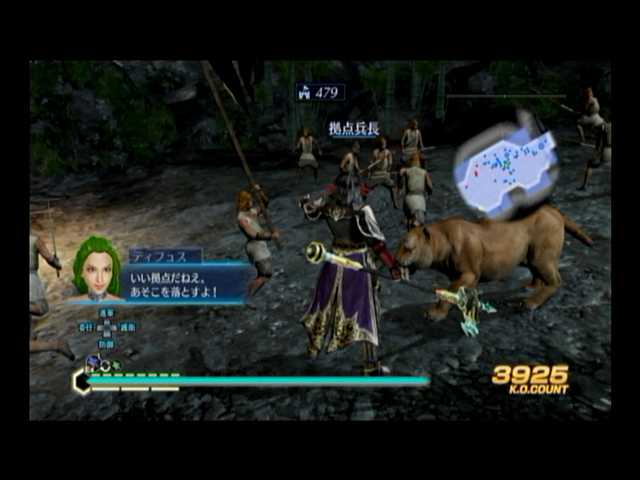Select the blue dialogue message box
The width and height of the screenshot is (640, 480).
coord(187,283)
